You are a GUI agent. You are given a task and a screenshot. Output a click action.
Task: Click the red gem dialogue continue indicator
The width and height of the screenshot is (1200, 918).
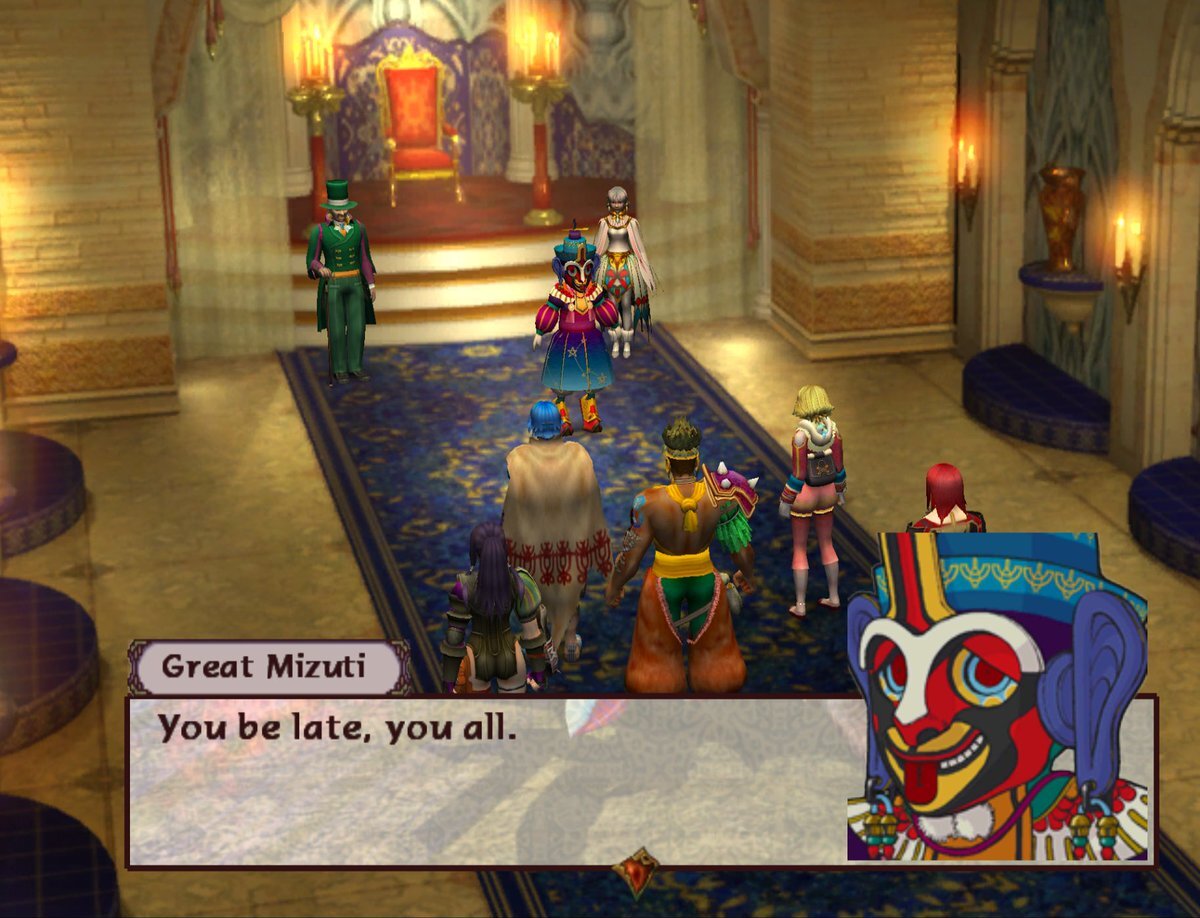(x=636, y=871)
